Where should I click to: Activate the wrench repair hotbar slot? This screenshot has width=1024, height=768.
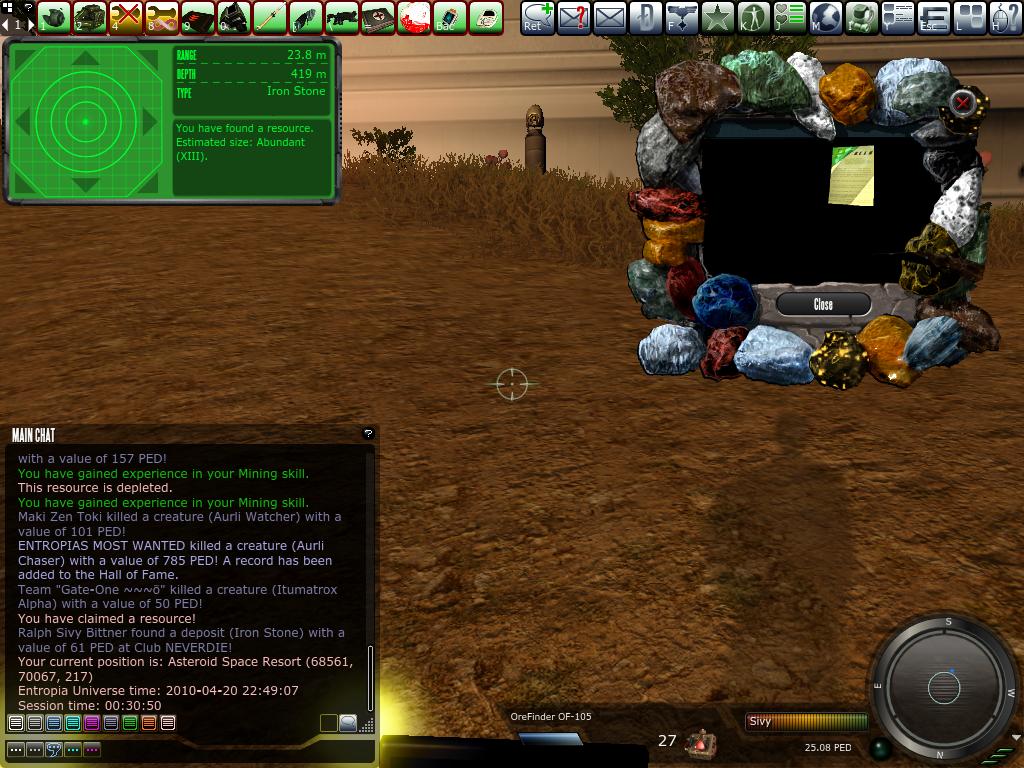[x=162, y=17]
